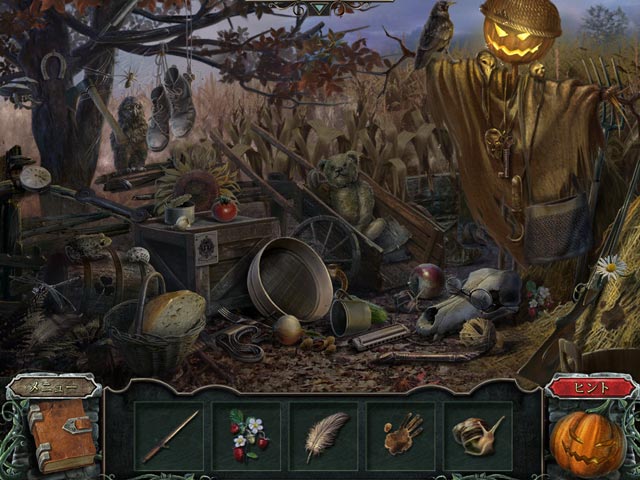The image size is (640, 480).
Task: Select the muddy handprint item slot
Action: pyautogui.click(x=402, y=436)
